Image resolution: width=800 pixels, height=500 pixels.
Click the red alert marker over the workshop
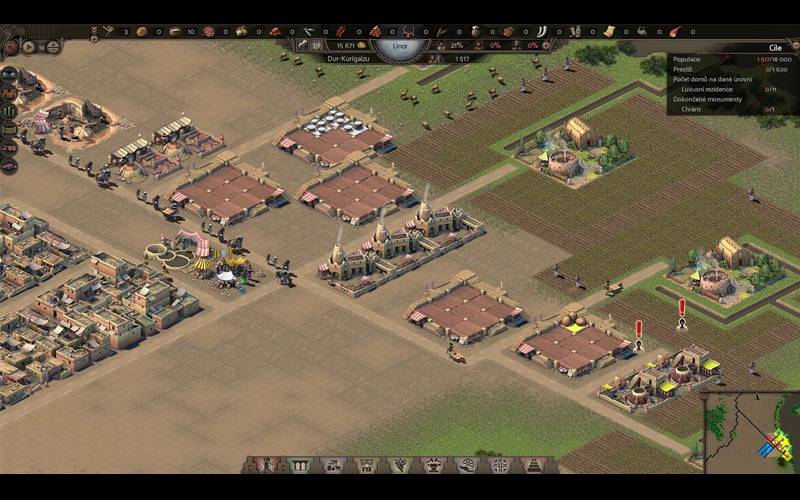coord(639,328)
